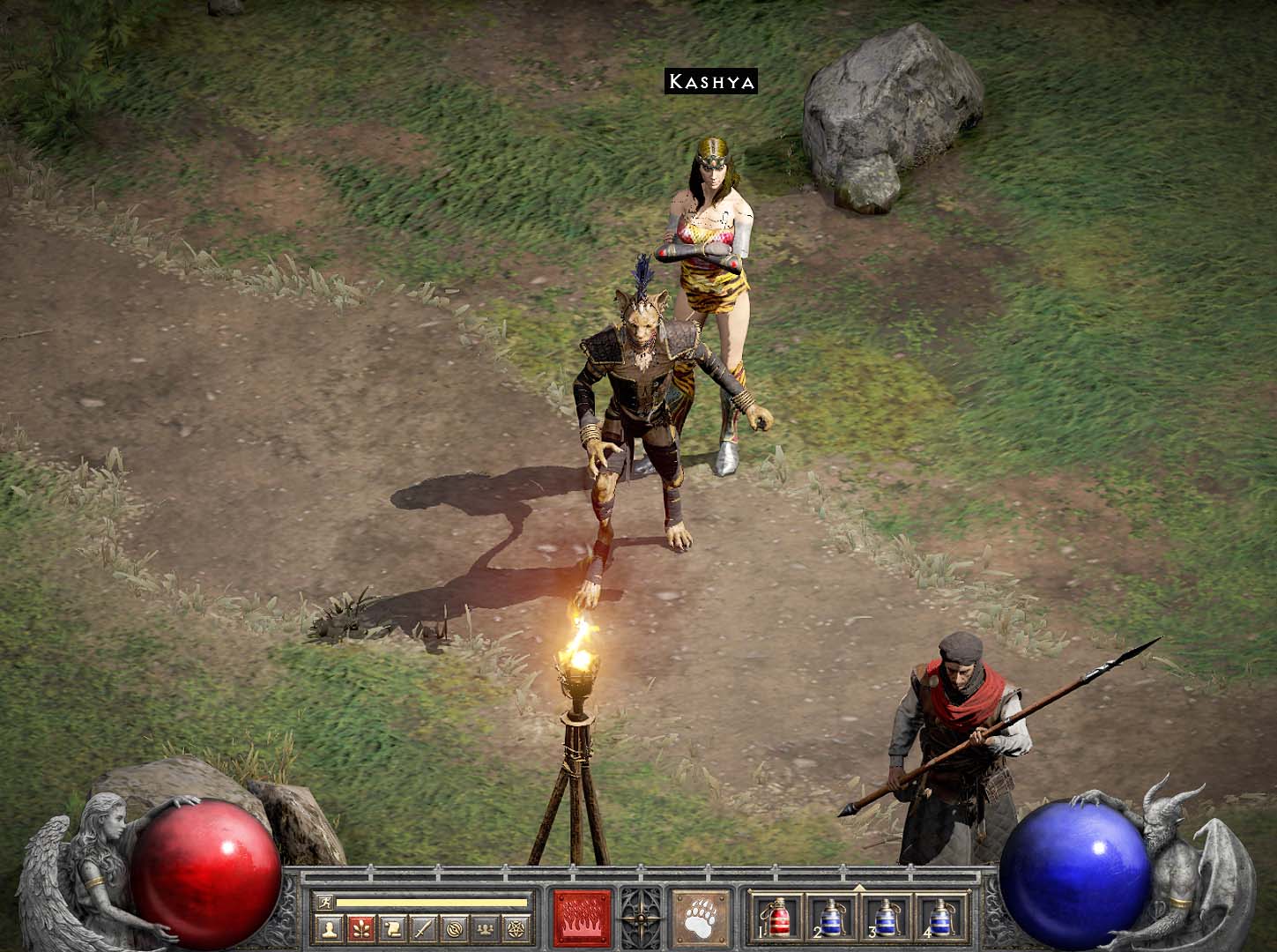This screenshot has width=1277, height=952.
Task: Select the red fire left-click skill
Action: 583,917
